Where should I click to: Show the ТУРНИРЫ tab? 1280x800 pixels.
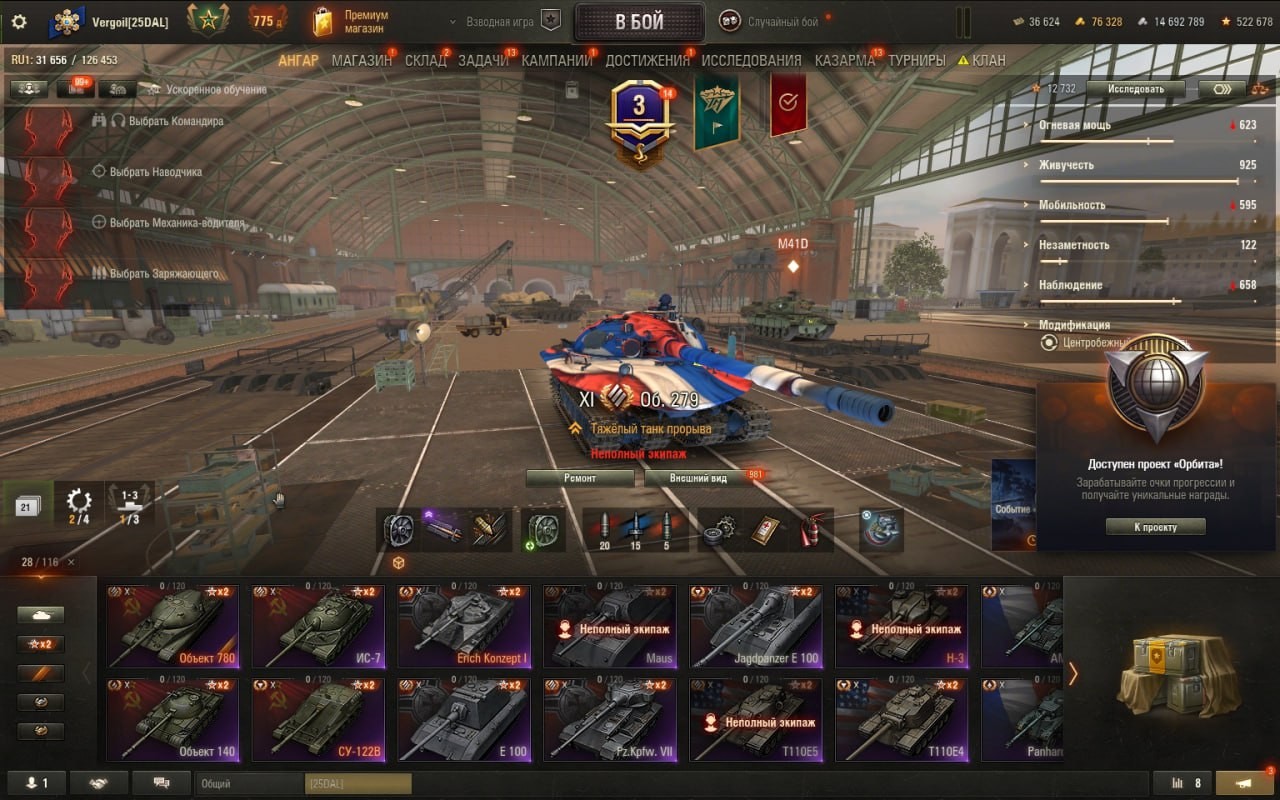click(916, 60)
